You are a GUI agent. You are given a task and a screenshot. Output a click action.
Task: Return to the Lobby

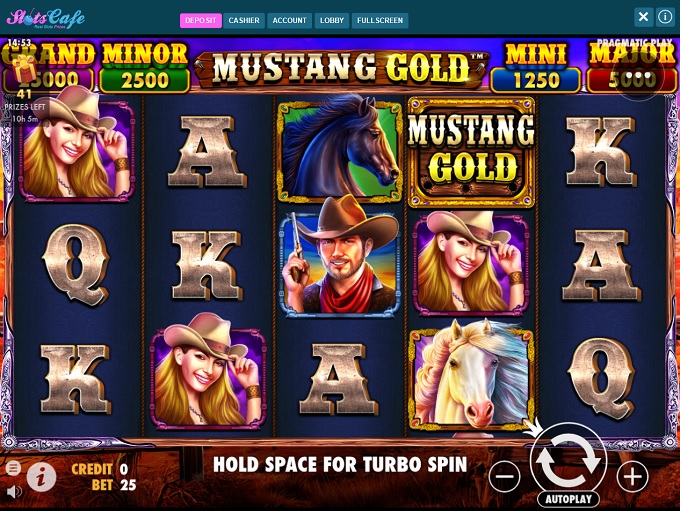point(332,20)
